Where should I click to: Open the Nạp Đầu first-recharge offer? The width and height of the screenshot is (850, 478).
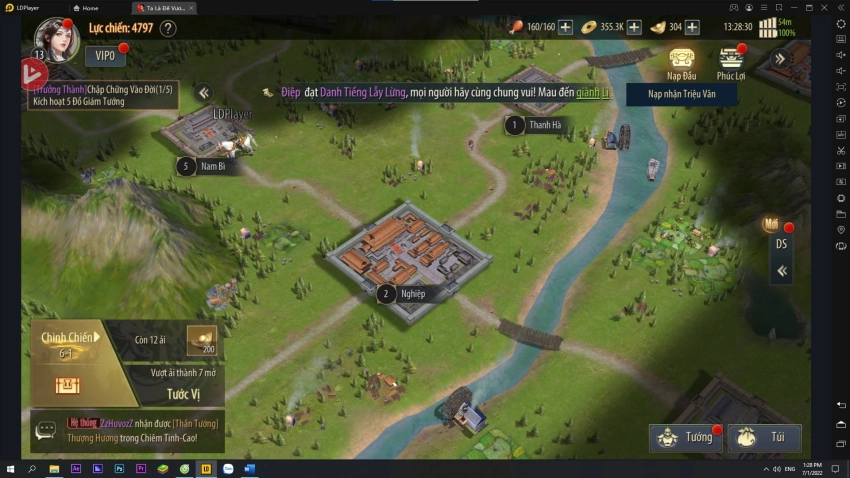point(682,63)
